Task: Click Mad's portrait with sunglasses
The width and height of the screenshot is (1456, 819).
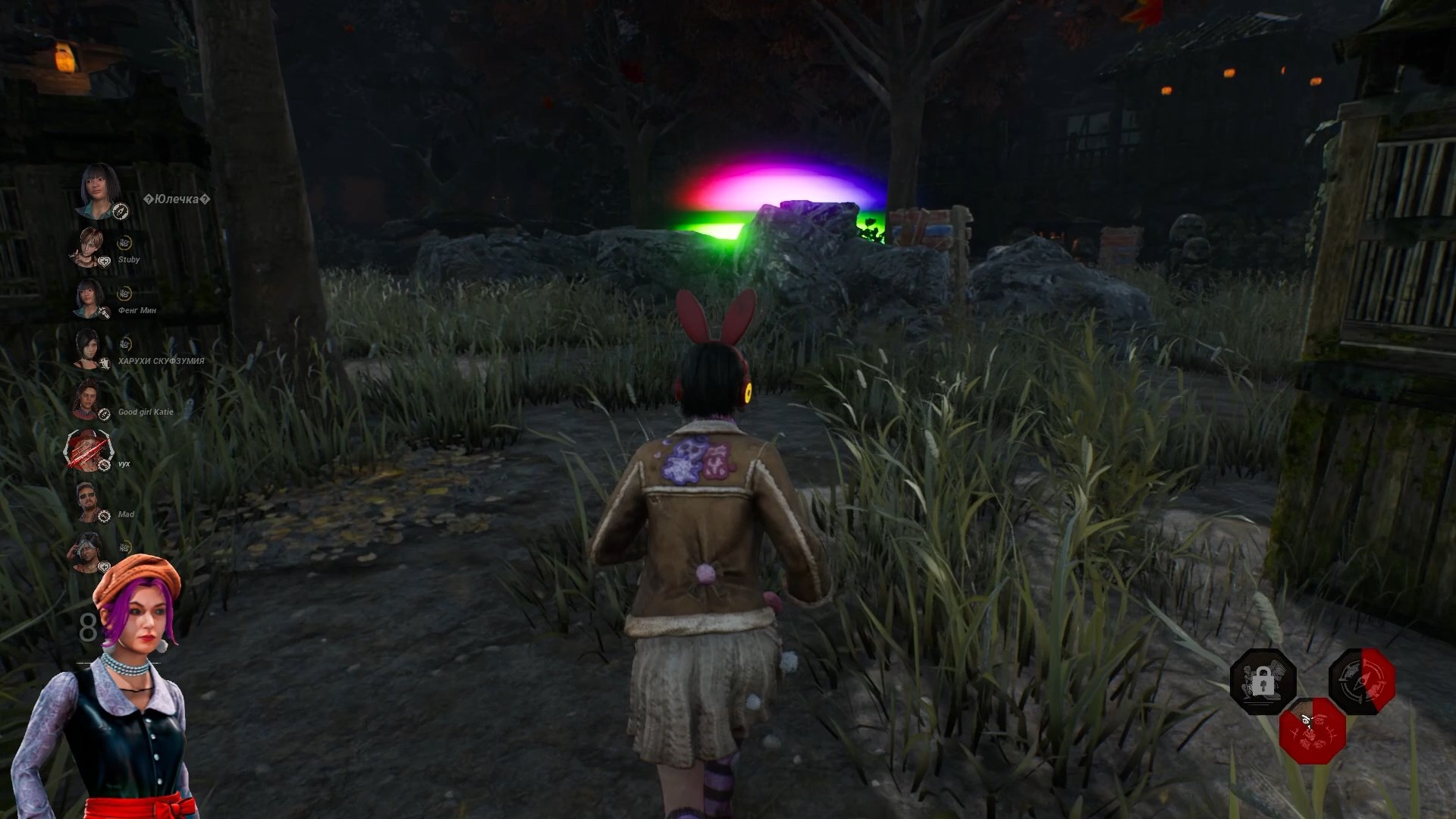Action: [89, 502]
